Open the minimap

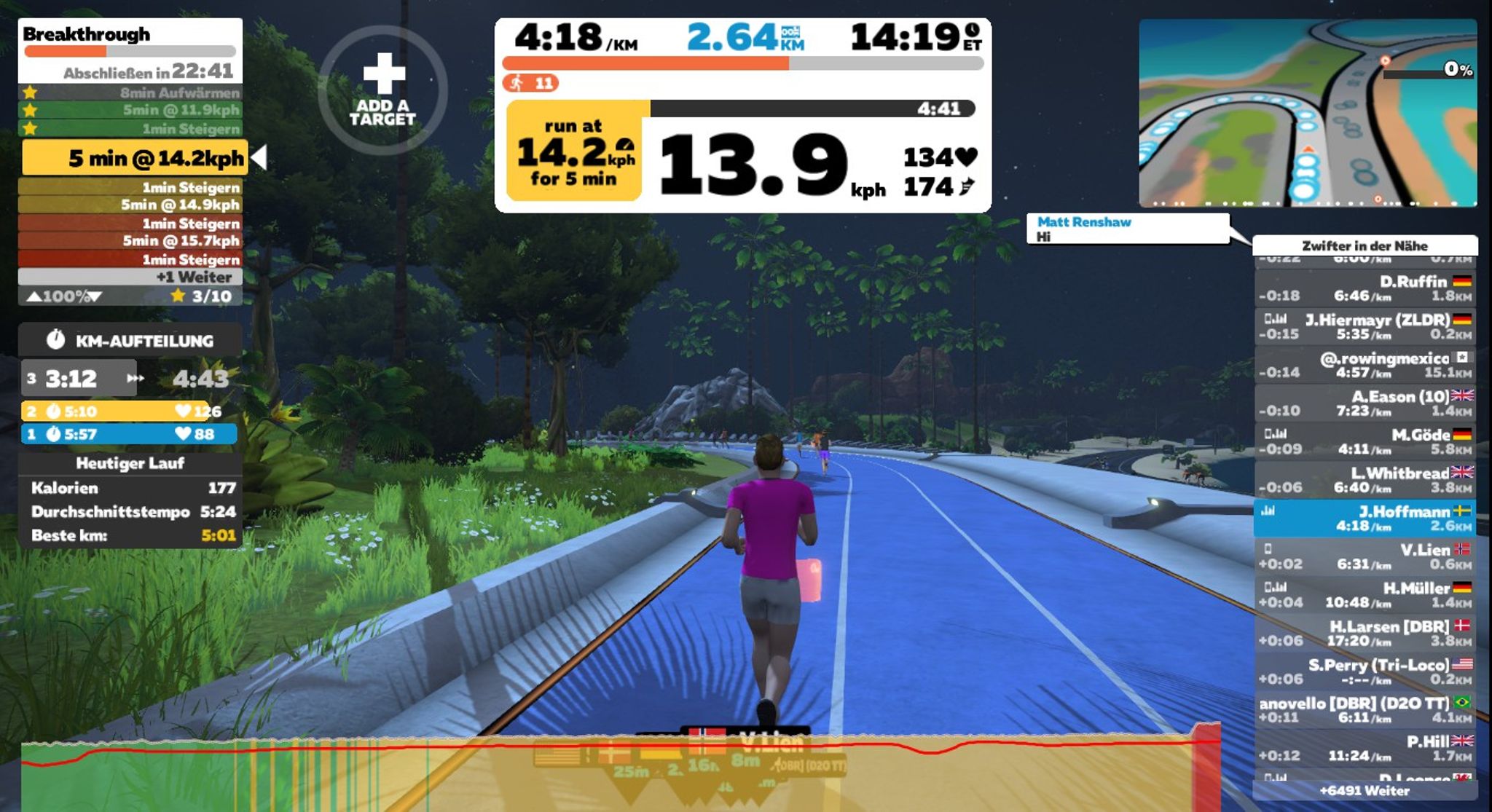click(1308, 113)
